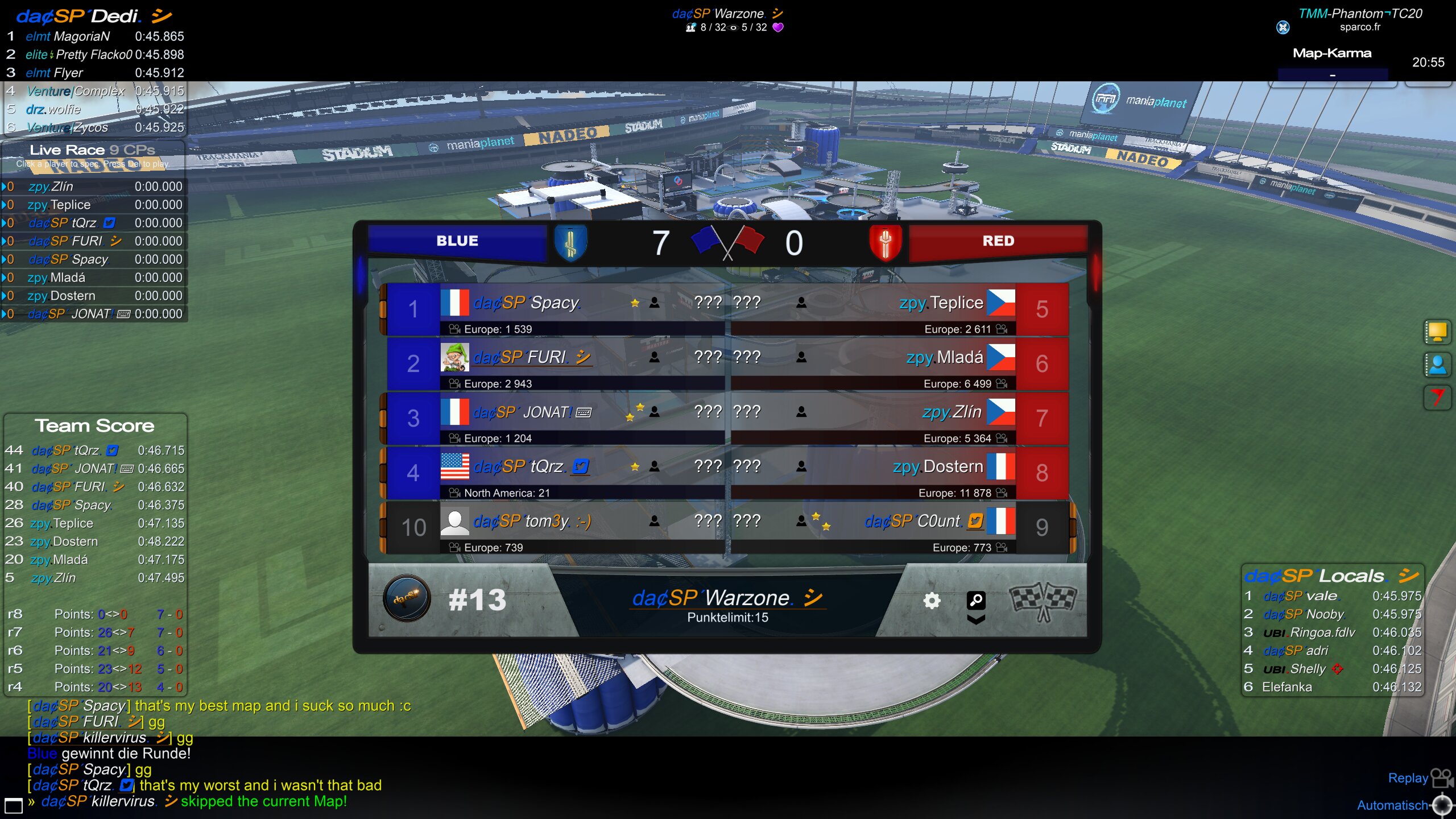This screenshot has width=1456, height=819.
Task: Open the scoreboard gear settings
Action: [x=931, y=601]
